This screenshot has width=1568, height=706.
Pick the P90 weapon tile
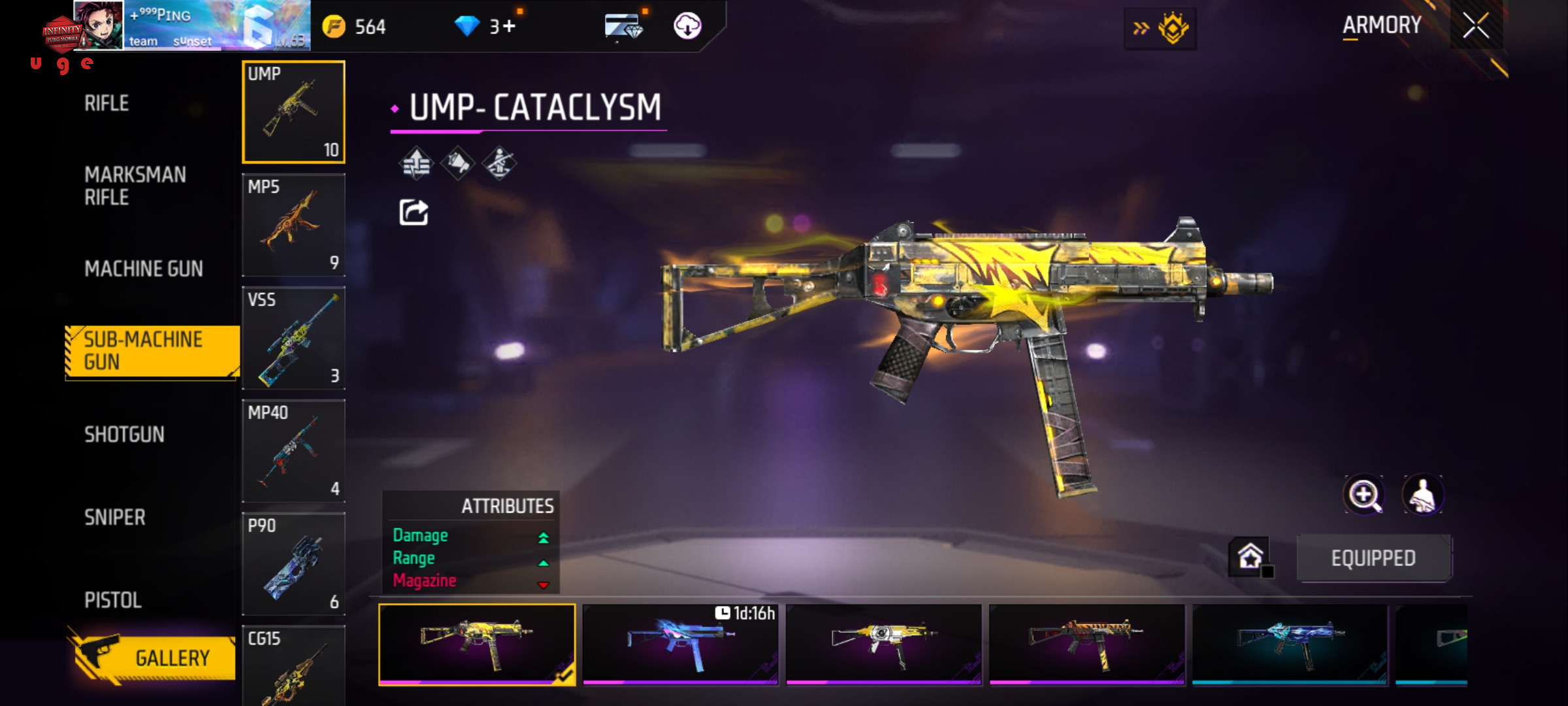pos(293,563)
